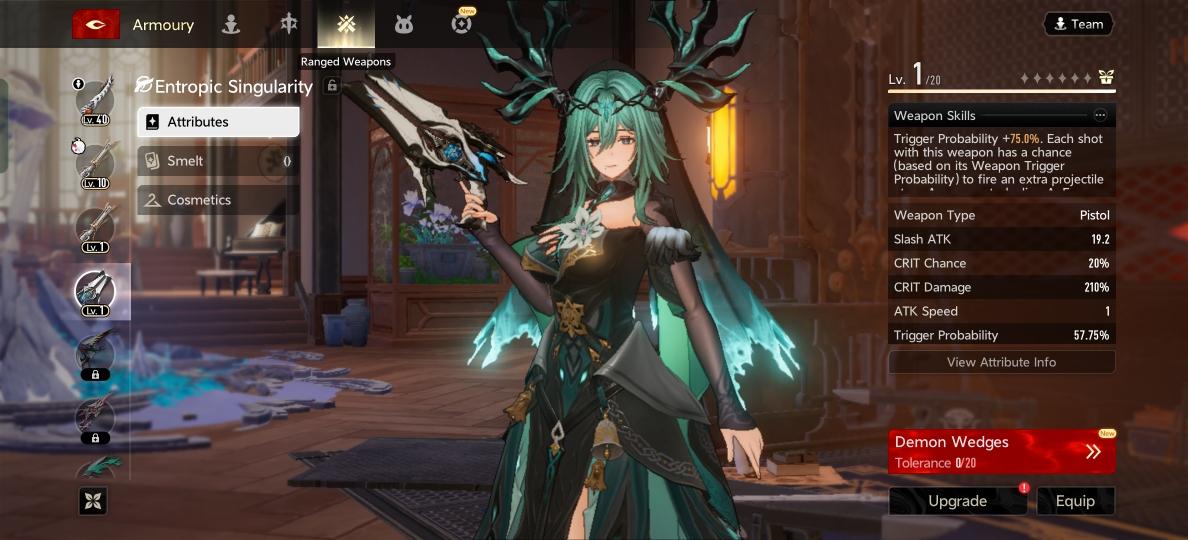
Task: Open the Smelt menu entry
Action: [218, 161]
